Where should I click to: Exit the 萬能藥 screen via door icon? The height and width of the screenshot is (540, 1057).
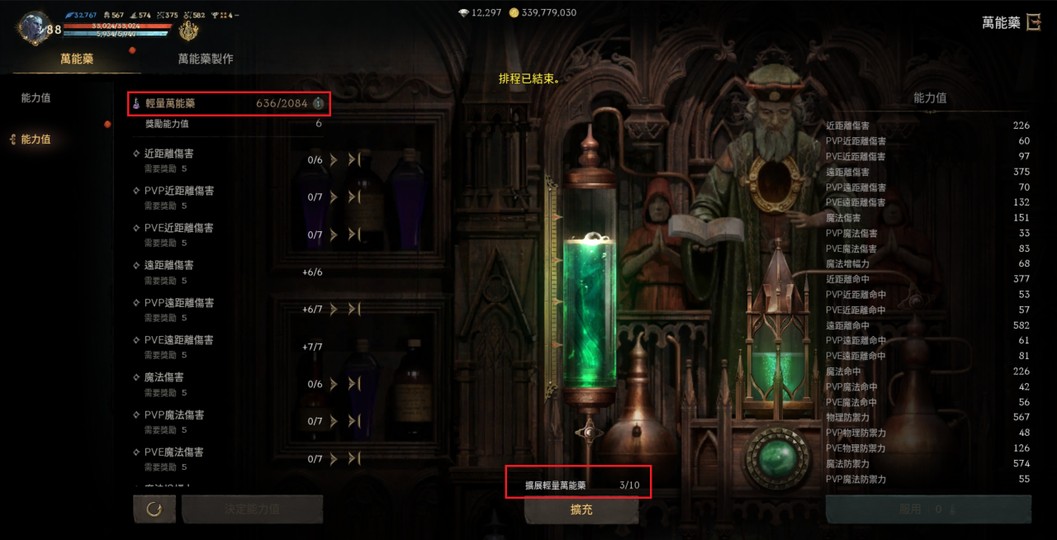pyautogui.click(x=1034, y=23)
